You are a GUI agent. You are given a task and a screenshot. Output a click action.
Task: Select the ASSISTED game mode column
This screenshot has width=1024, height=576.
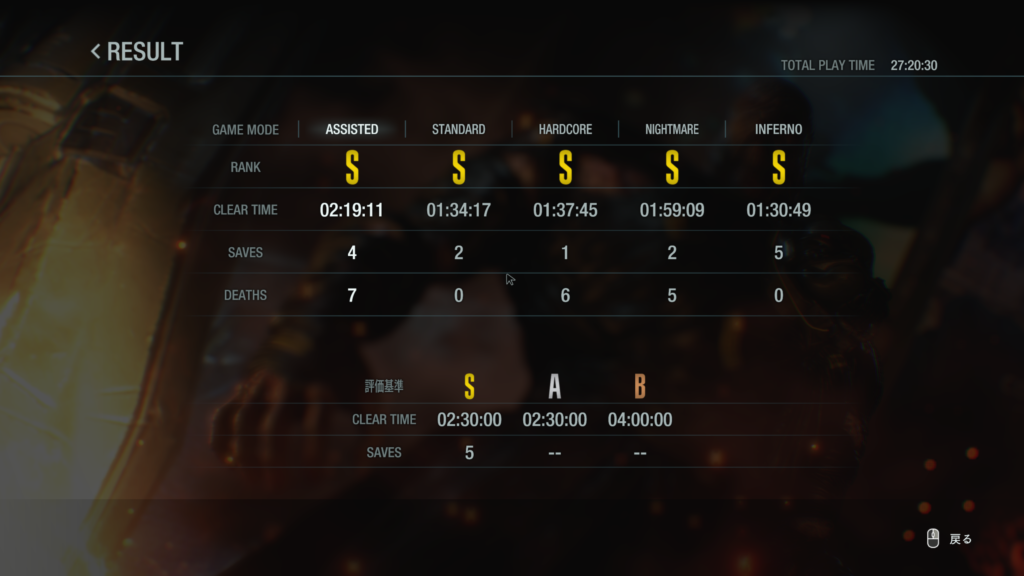coord(352,129)
